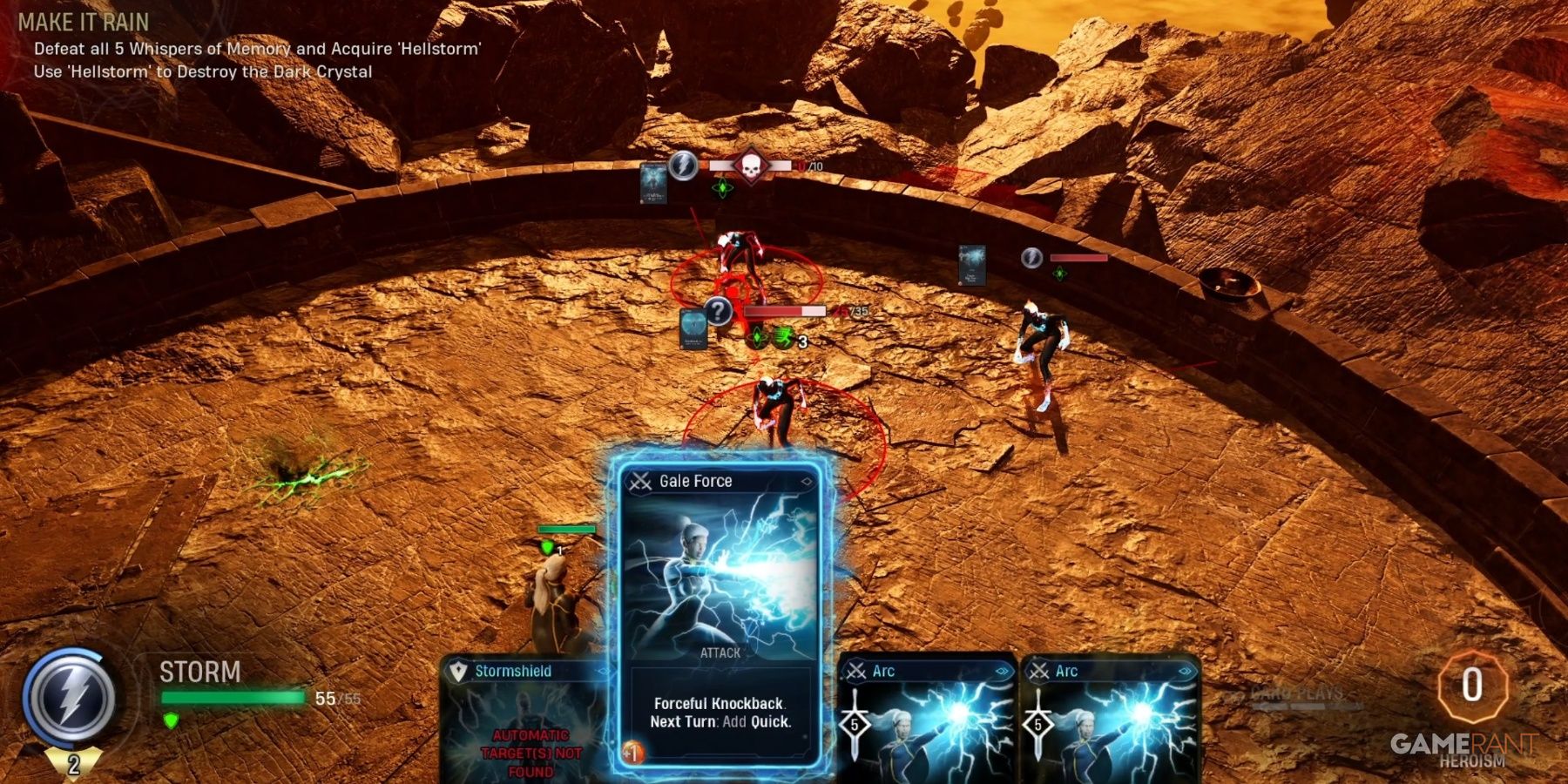Click the green sprint icon showing 3 moves
The width and height of the screenshot is (1568, 784).
(x=782, y=338)
